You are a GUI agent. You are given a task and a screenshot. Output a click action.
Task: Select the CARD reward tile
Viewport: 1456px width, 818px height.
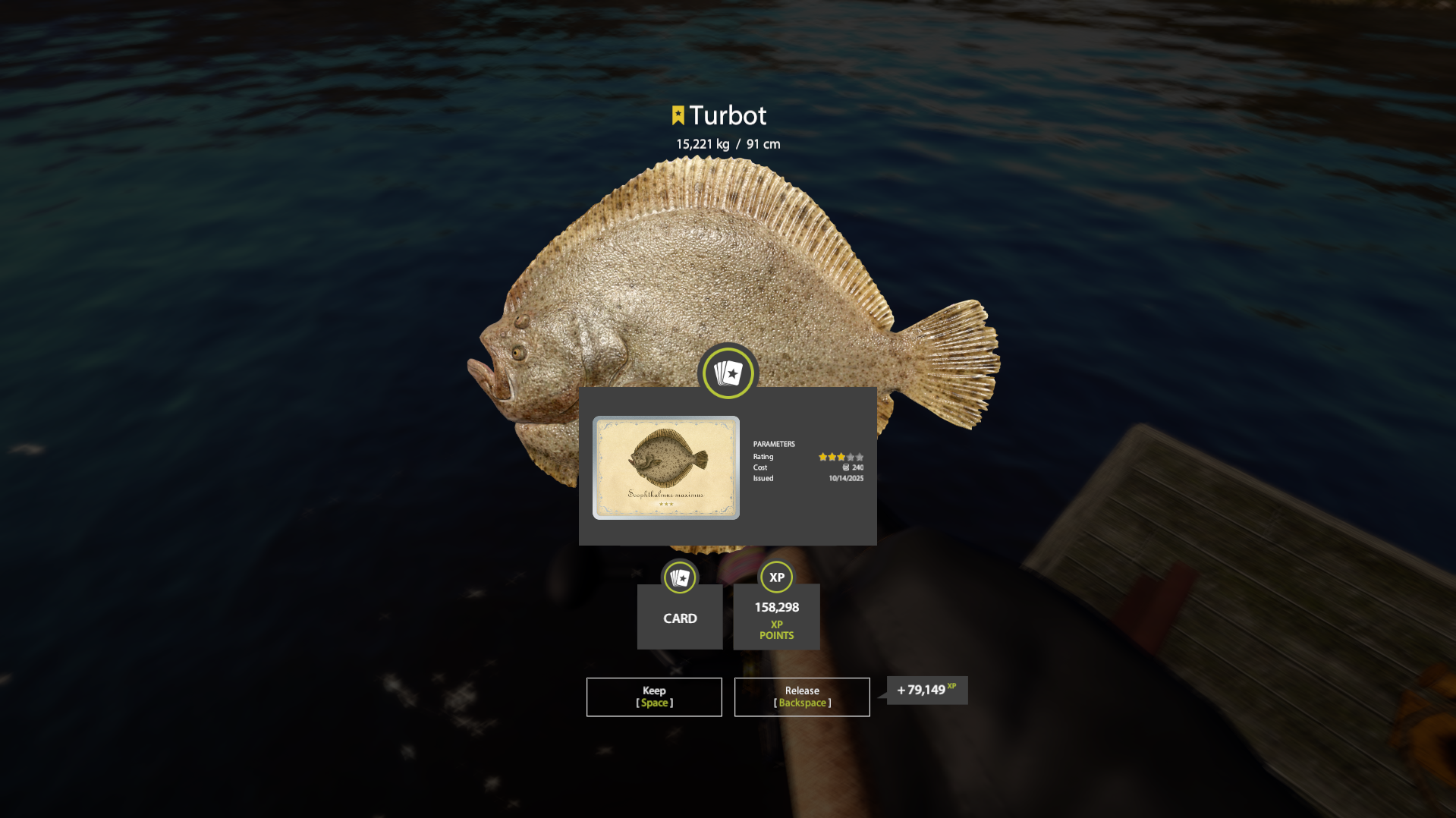(680, 616)
